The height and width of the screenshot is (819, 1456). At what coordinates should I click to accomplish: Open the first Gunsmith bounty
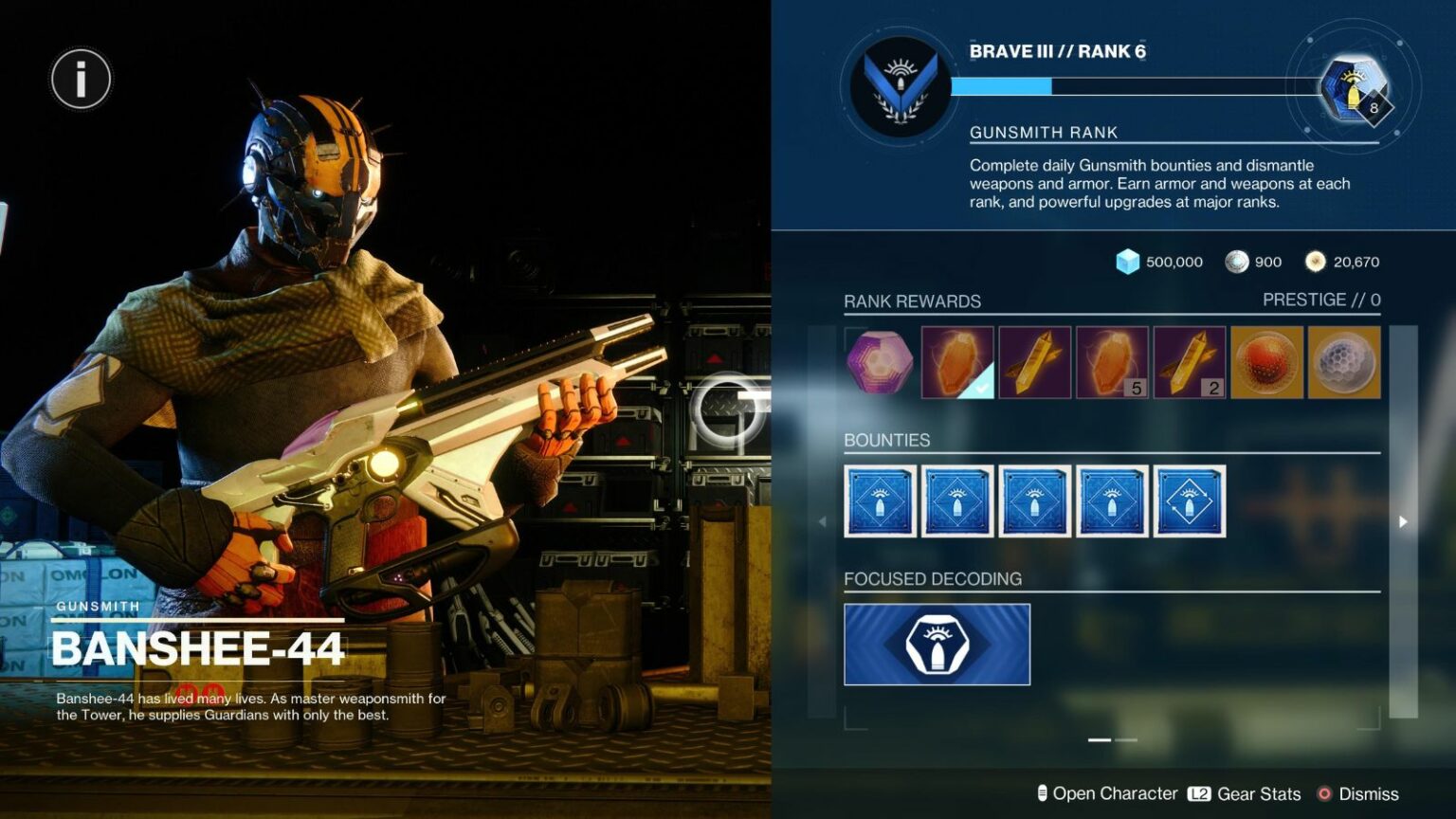pos(880,501)
